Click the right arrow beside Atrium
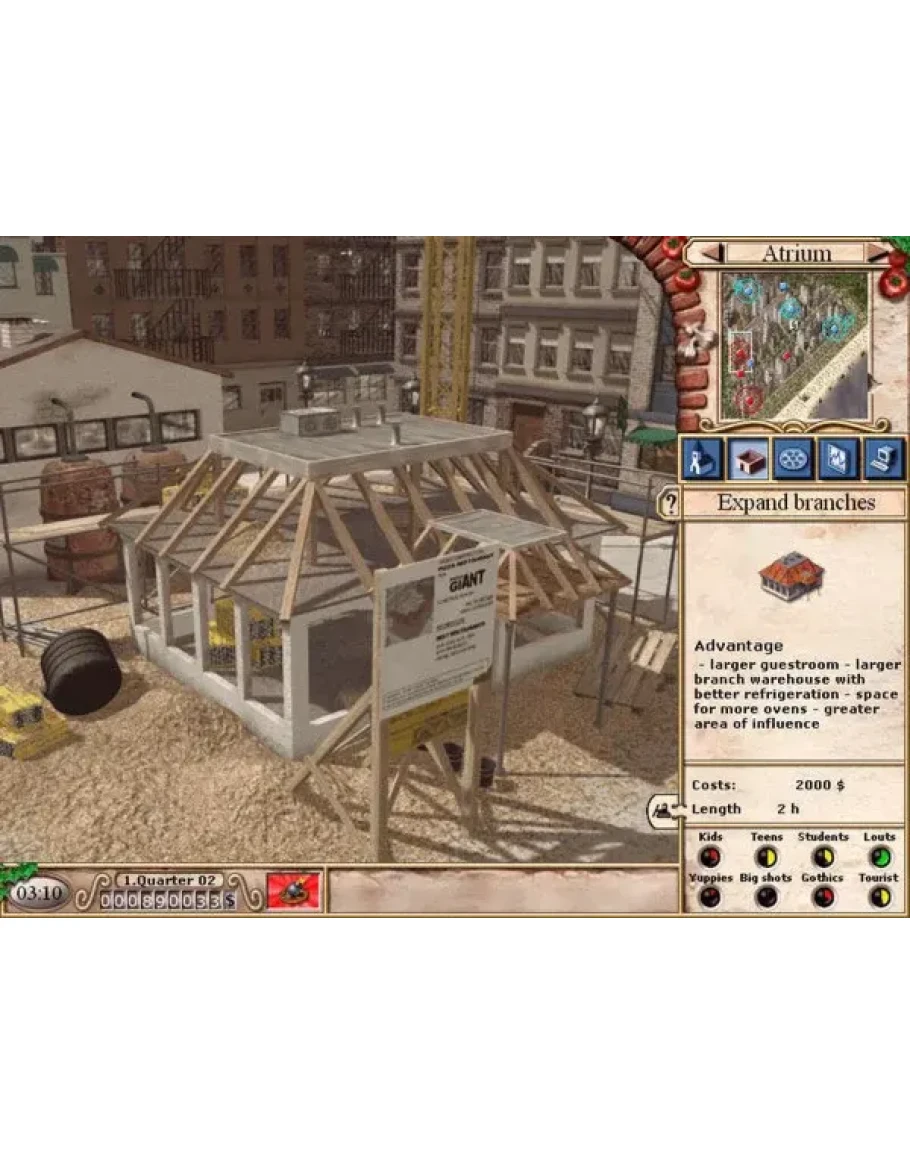The width and height of the screenshot is (910, 1155). pyautogui.click(x=877, y=254)
